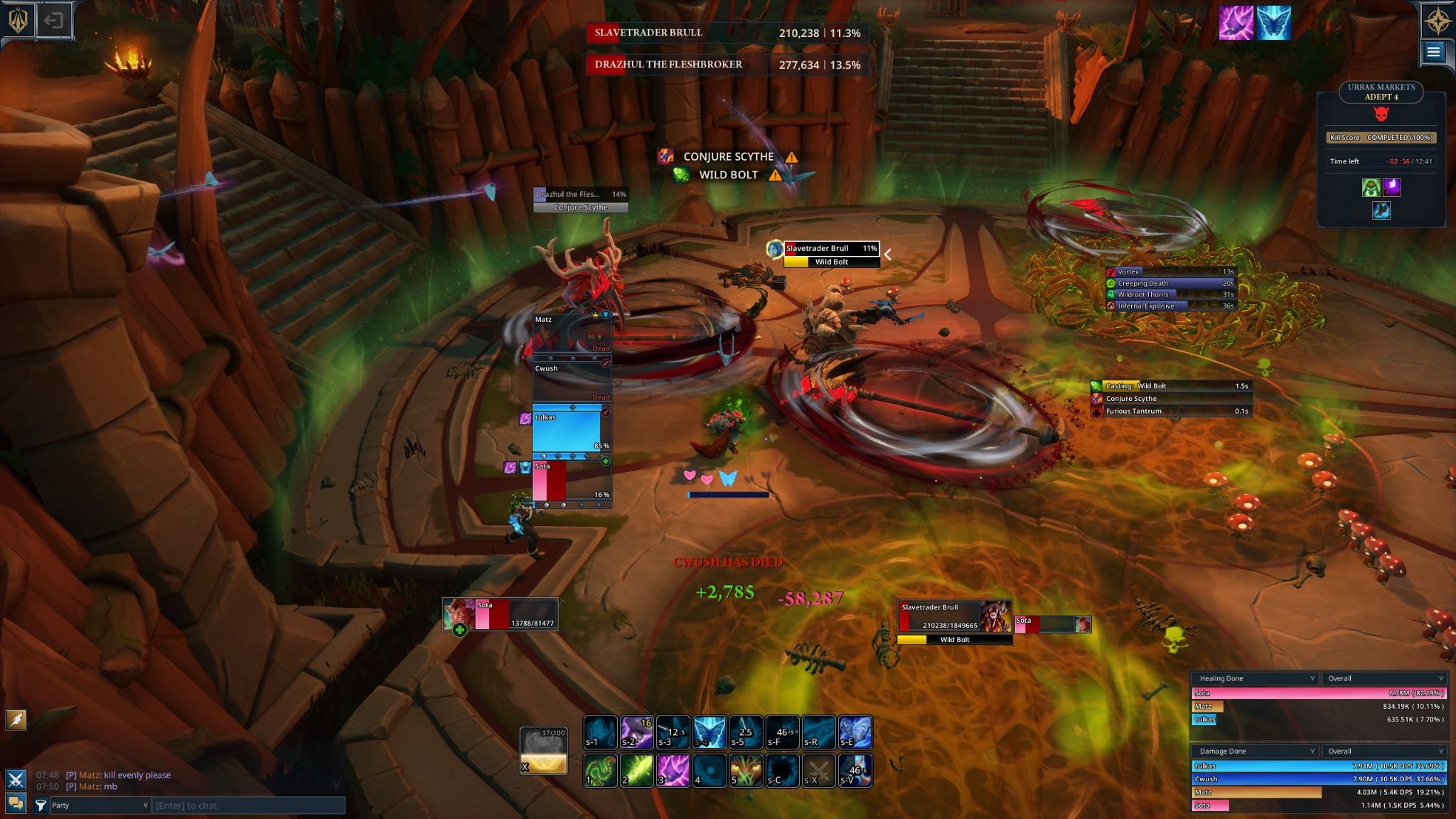Focus the Enter to chat input field

(249, 805)
